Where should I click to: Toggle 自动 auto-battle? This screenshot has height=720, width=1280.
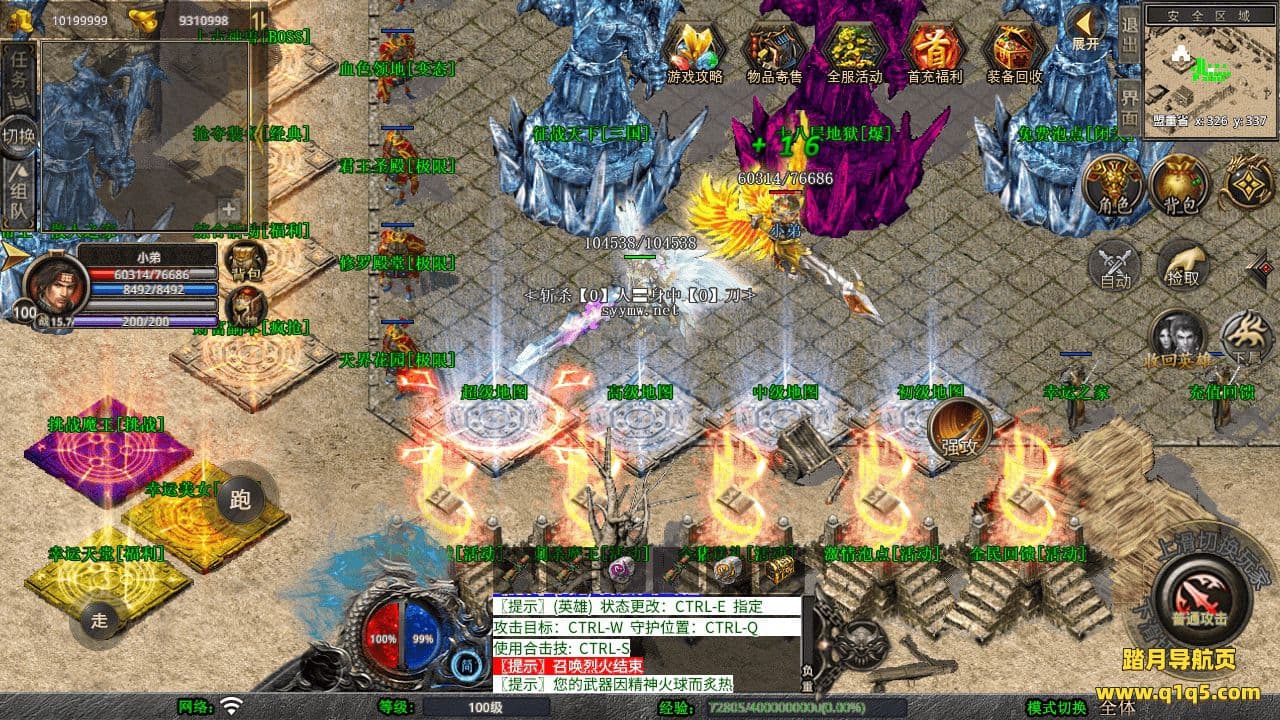pyautogui.click(x=1114, y=267)
